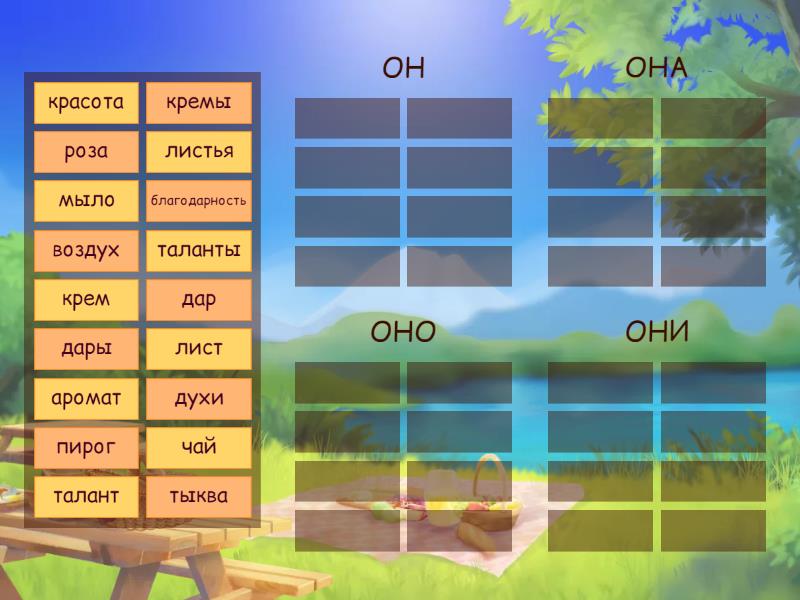Click the 'крем' word card

86,300
